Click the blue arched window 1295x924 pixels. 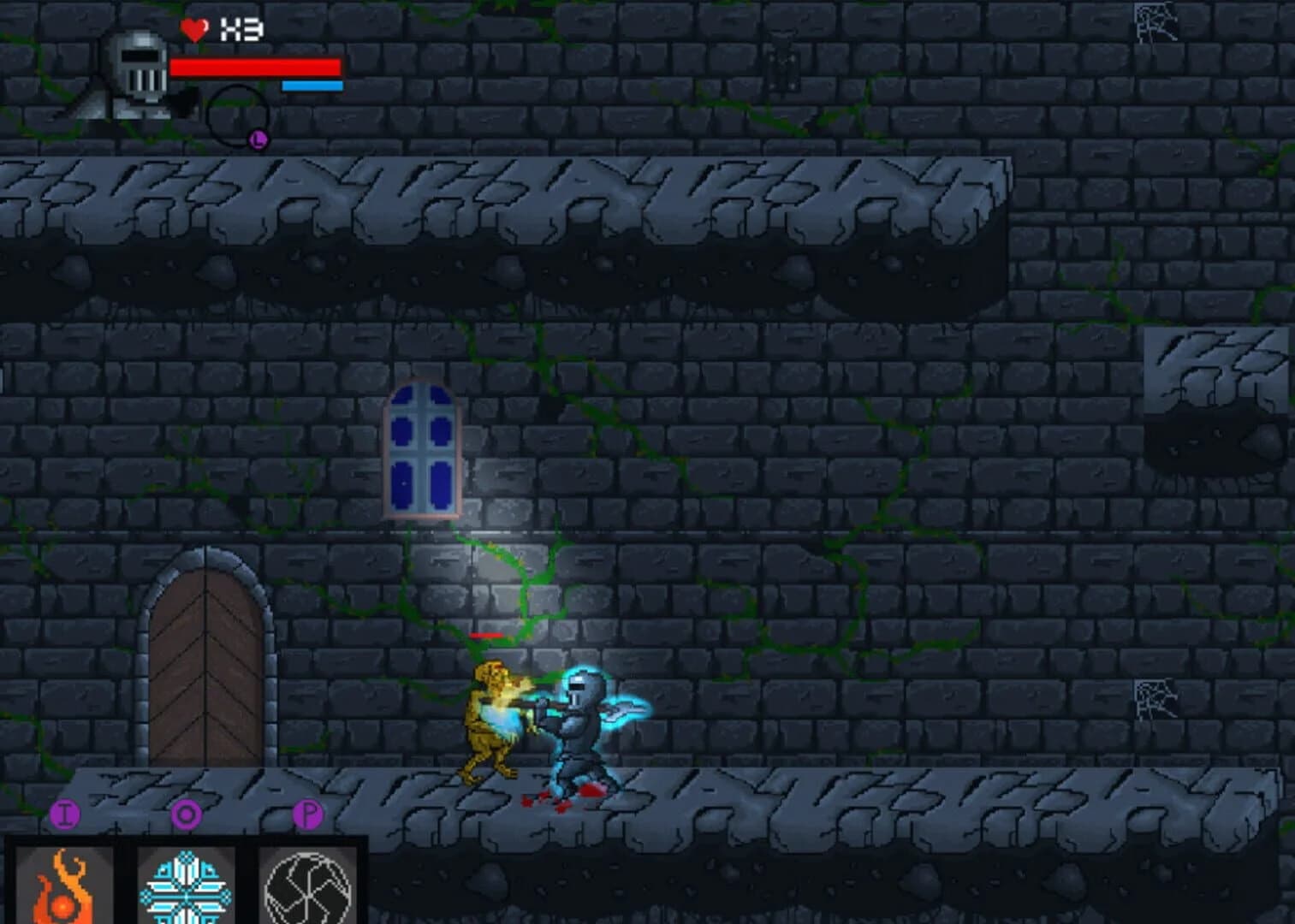point(422,449)
